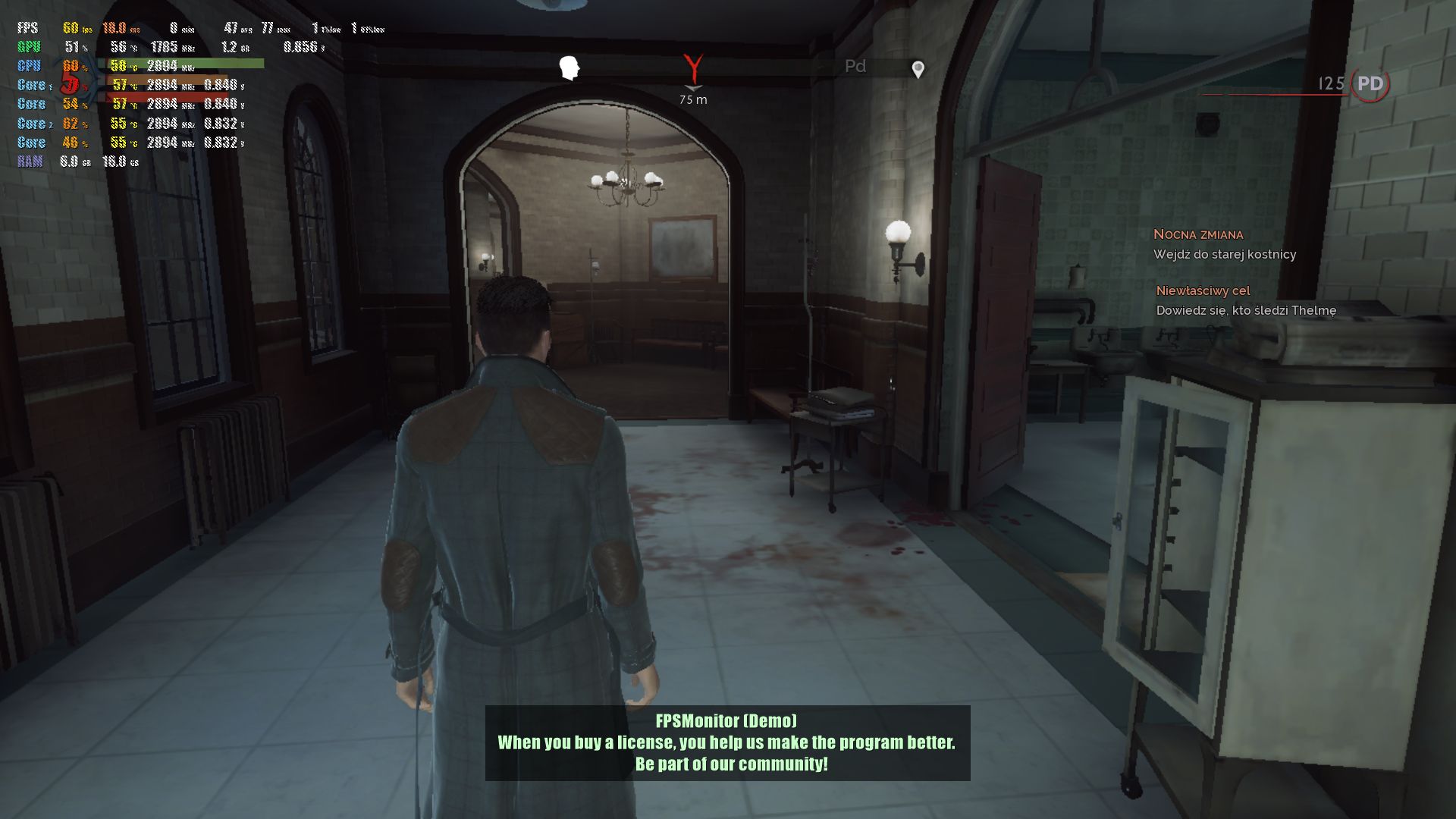Screen dimensions: 1456x819
Task: Click Dowiedz się, kto śledzi Thelmę objective
Action: click(x=1246, y=310)
